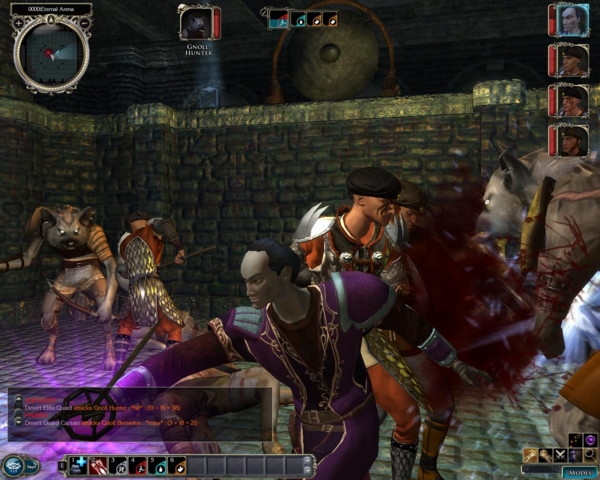This screenshot has width=600, height=480.
Task: Click the round party command button
Action: 14,465
